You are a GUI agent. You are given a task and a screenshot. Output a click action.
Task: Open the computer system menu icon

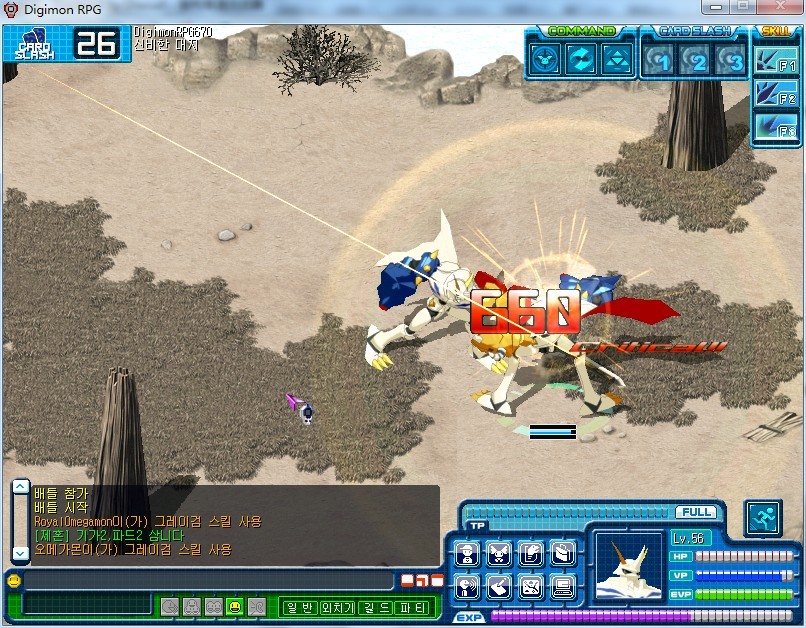(563, 587)
